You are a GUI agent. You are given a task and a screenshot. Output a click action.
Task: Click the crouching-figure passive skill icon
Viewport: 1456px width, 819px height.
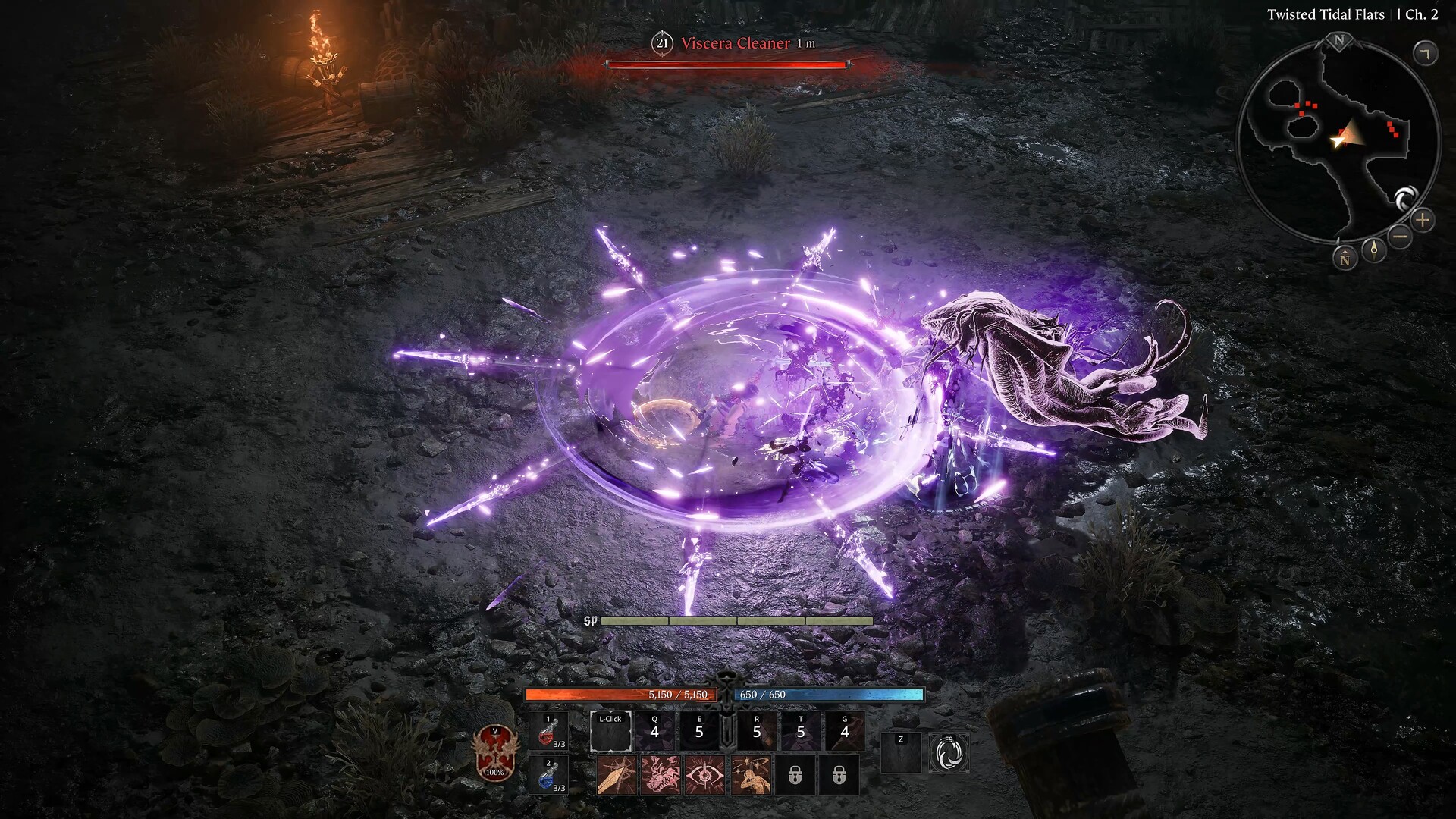click(749, 774)
